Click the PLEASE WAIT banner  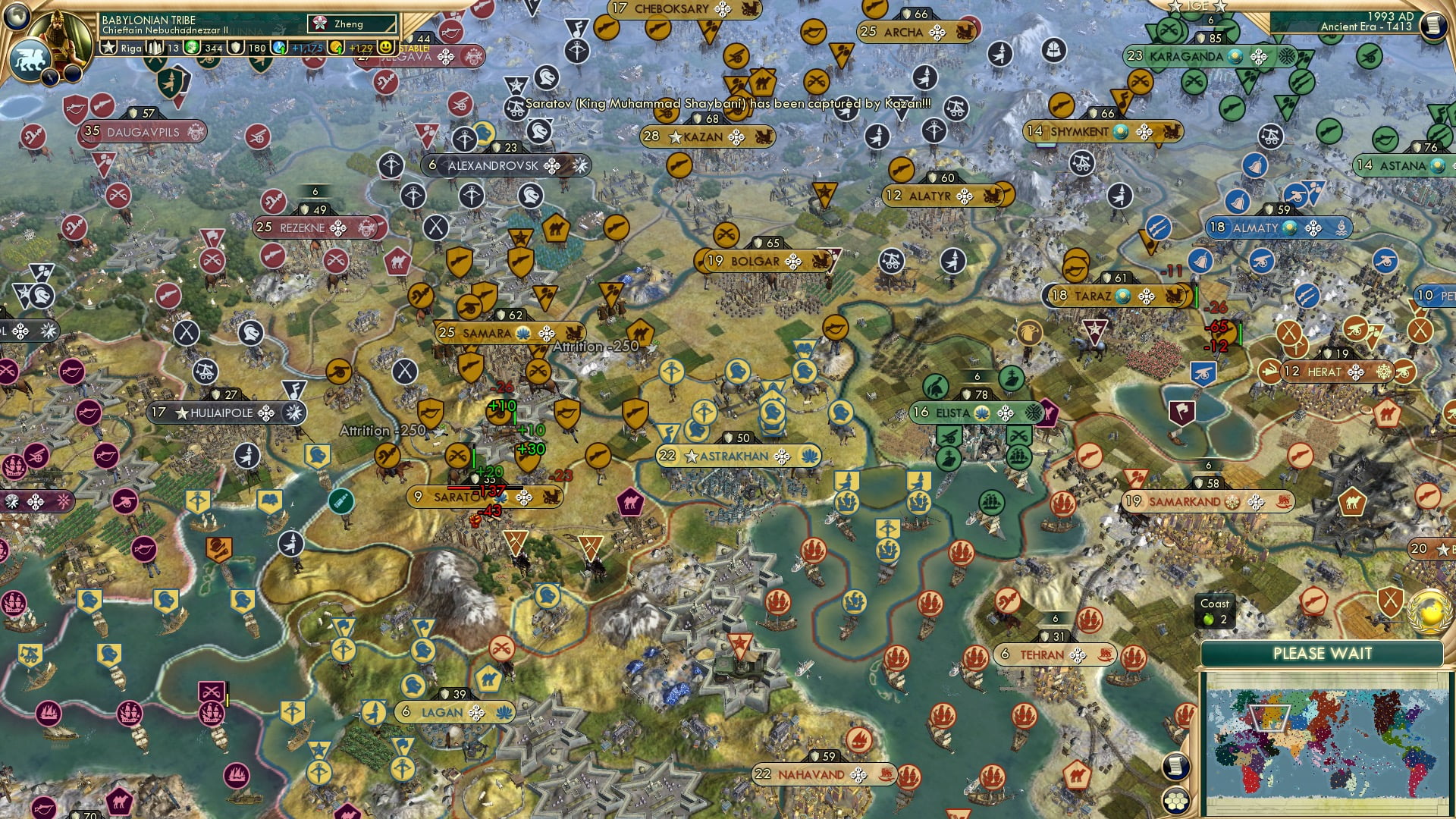[1325, 653]
